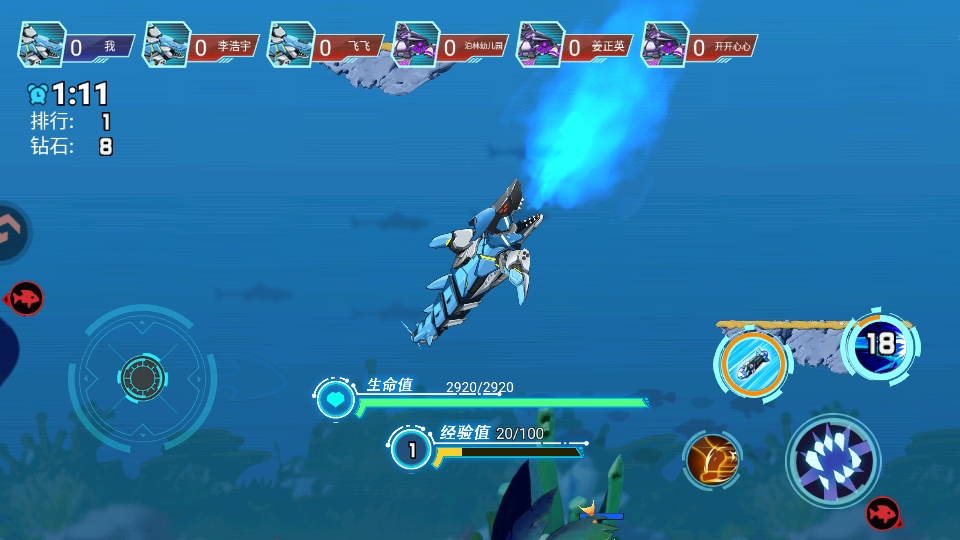Trigger the torpedo dash skill

(753, 364)
